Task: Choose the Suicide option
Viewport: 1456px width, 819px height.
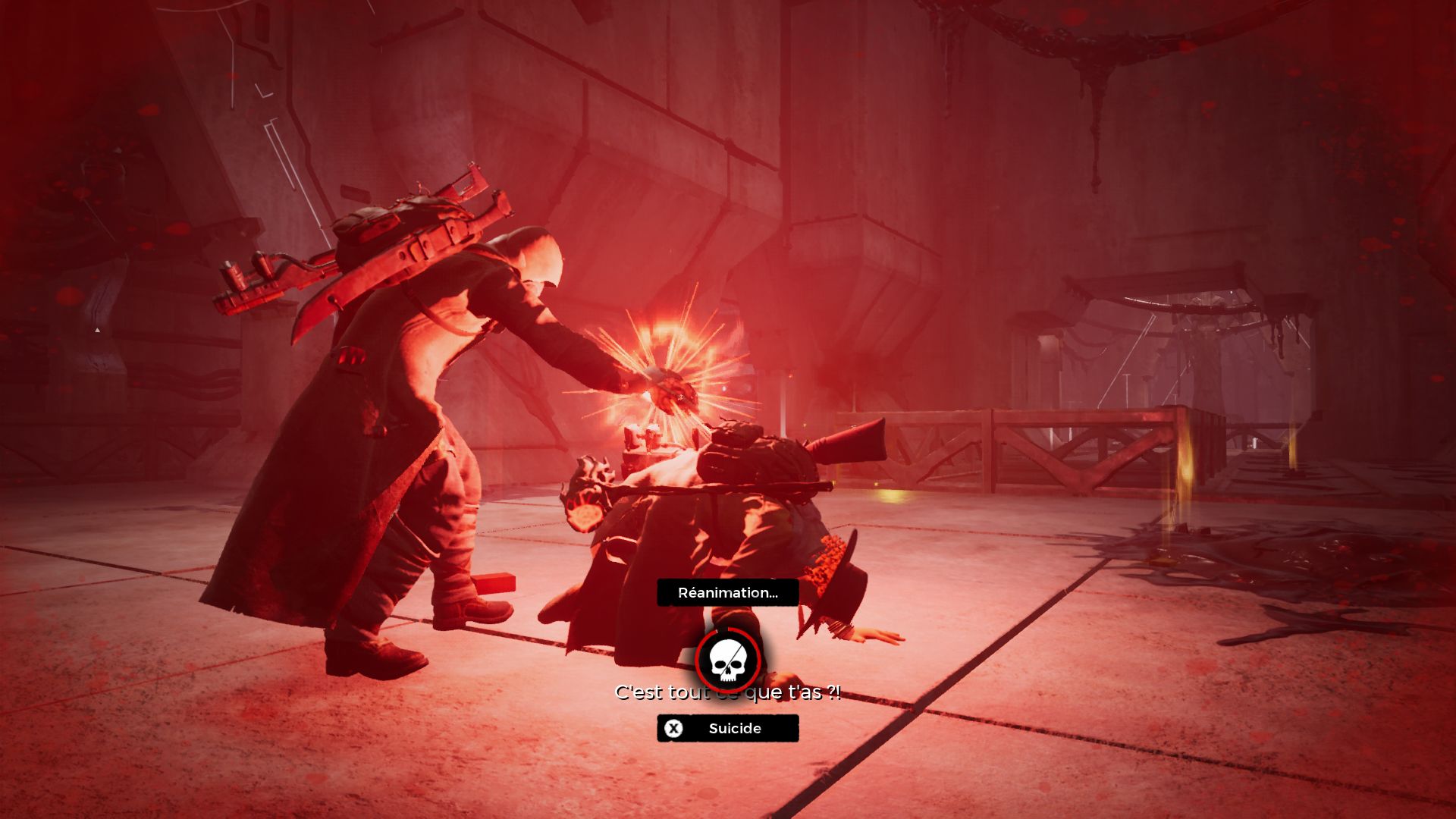Action: point(727,728)
